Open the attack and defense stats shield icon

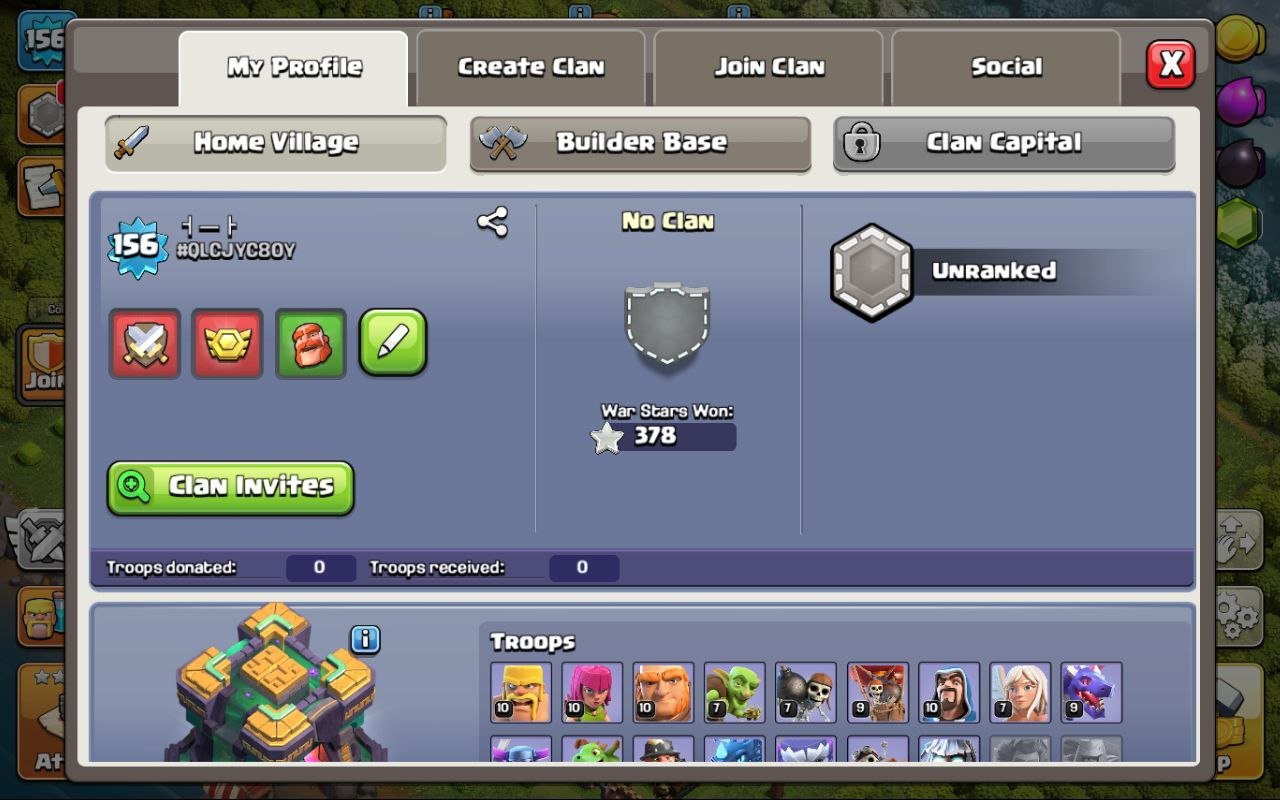click(x=144, y=342)
